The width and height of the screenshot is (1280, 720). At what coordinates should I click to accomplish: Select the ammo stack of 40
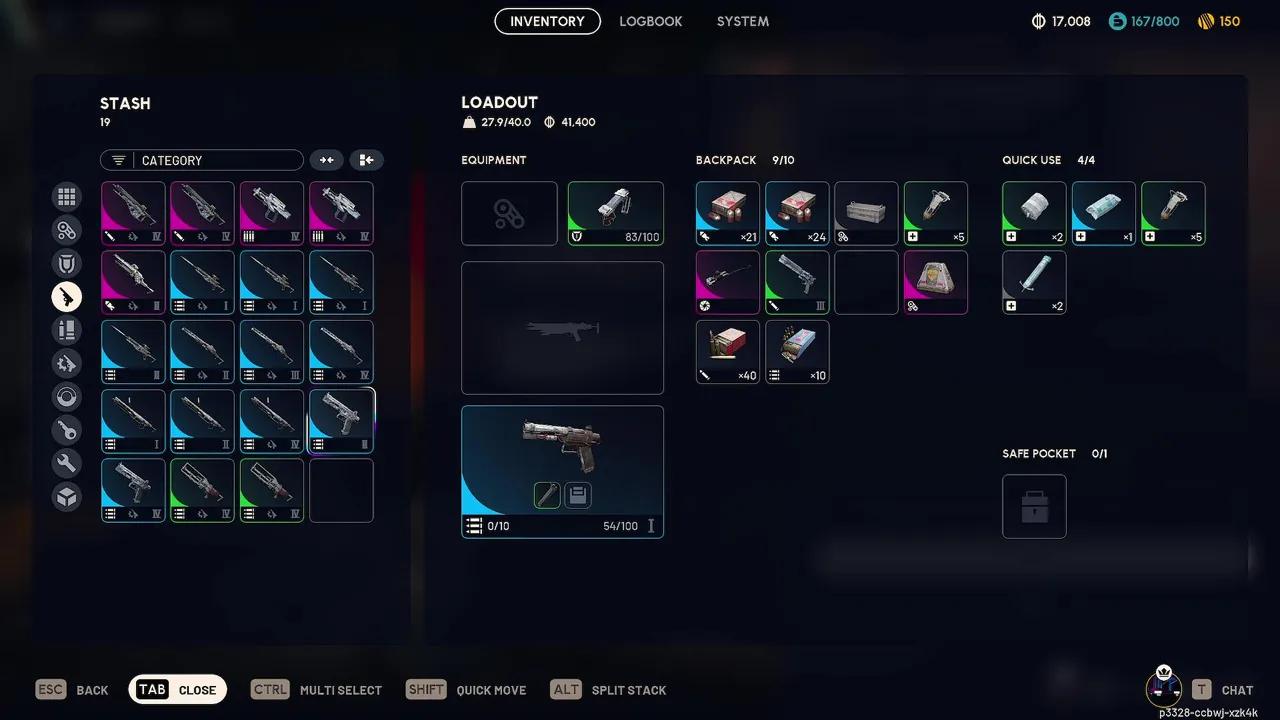(x=728, y=352)
